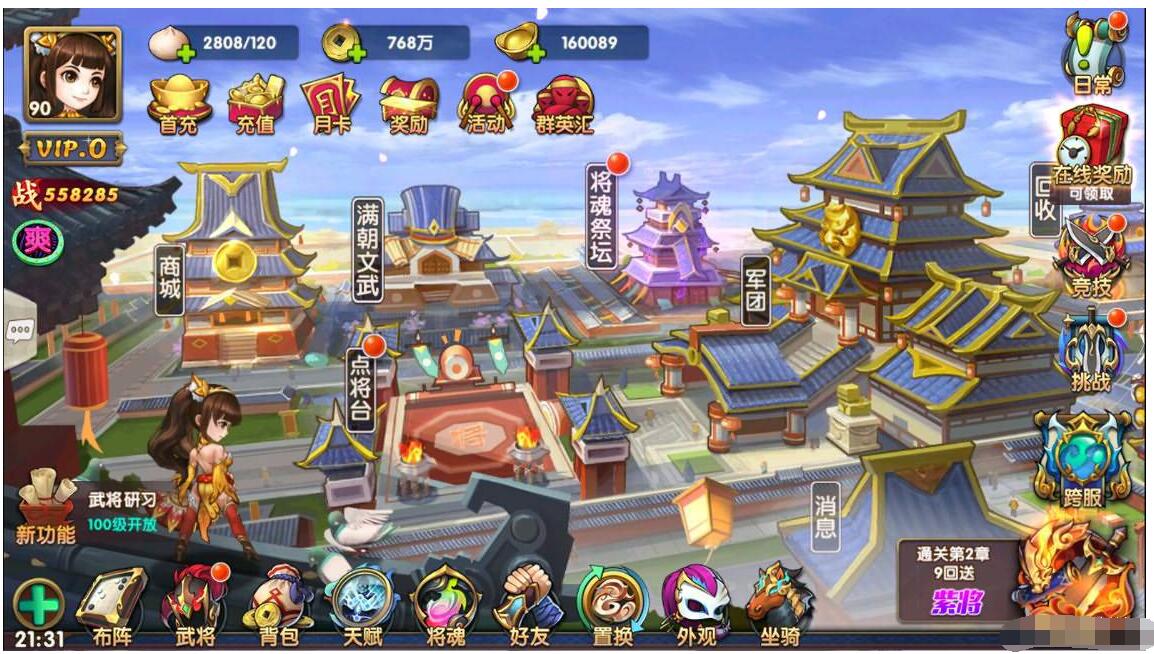The image size is (1154, 654).
Task: Open the 天赋 talents screen
Action: (x=363, y=605)
